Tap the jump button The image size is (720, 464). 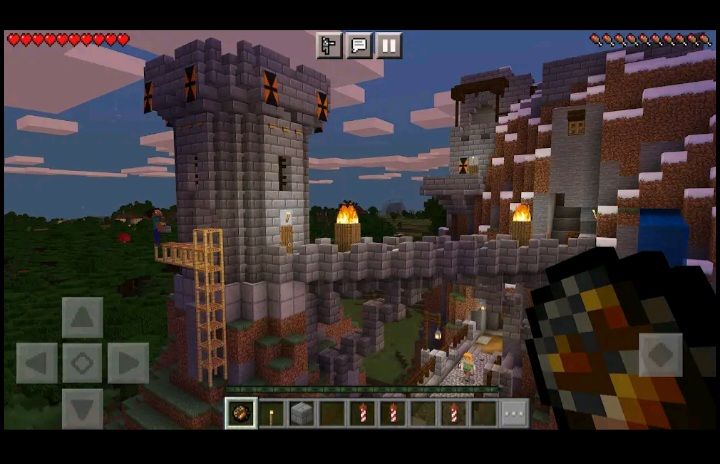pyautogui.click(x=660, y=355)
